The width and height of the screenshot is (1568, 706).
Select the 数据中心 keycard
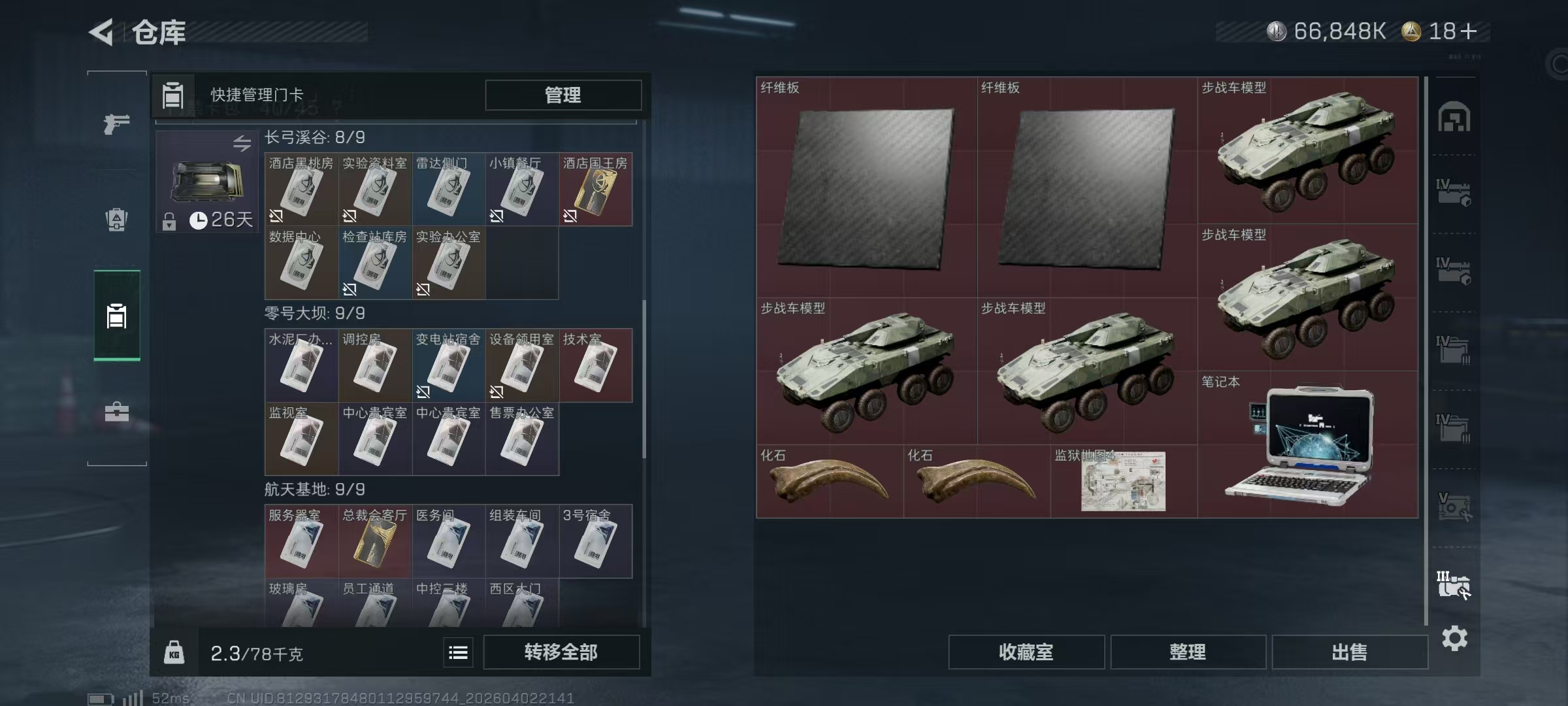coord(301,263)
